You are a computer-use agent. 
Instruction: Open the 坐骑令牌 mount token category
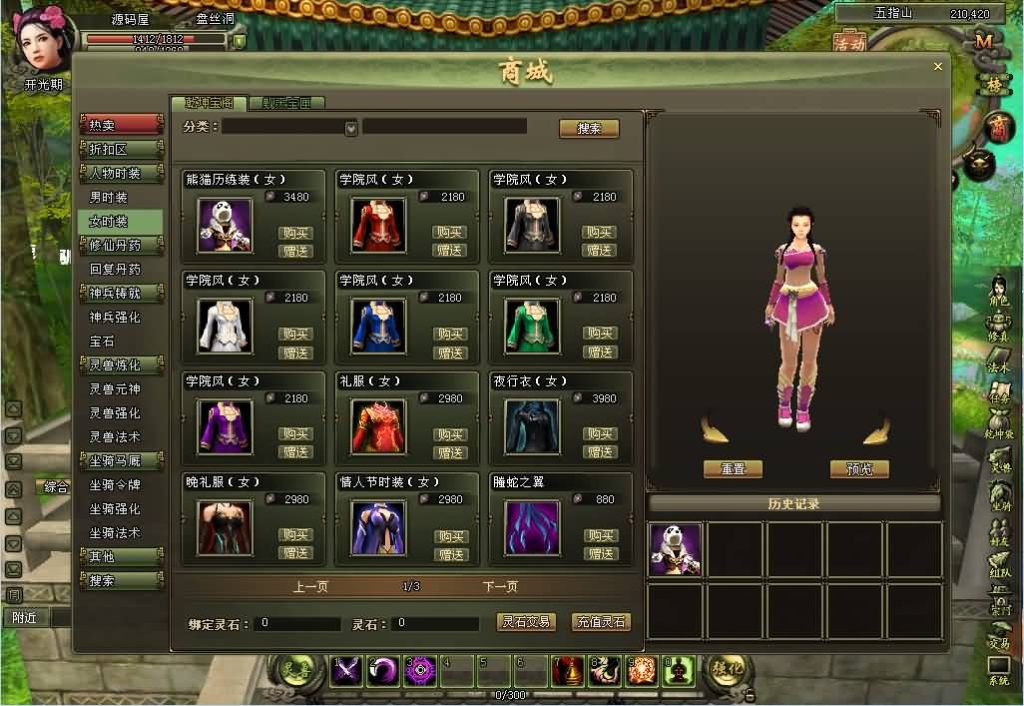pos(115,485)
